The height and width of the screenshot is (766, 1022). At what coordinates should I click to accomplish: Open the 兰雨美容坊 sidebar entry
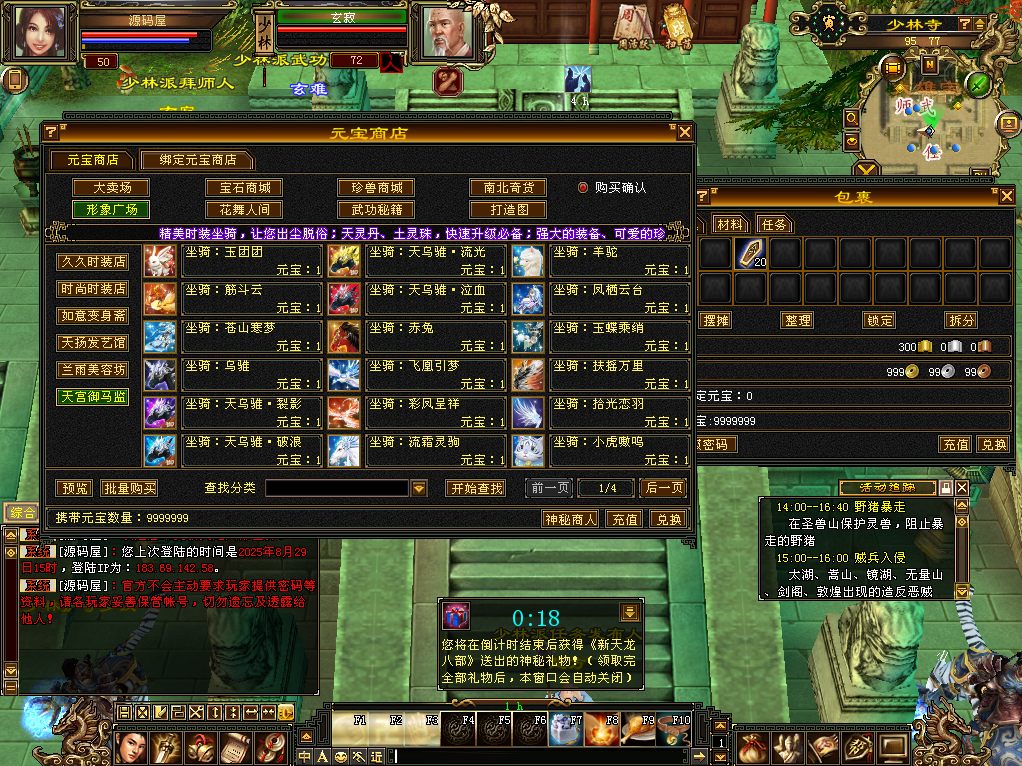[x=93, y=370]
